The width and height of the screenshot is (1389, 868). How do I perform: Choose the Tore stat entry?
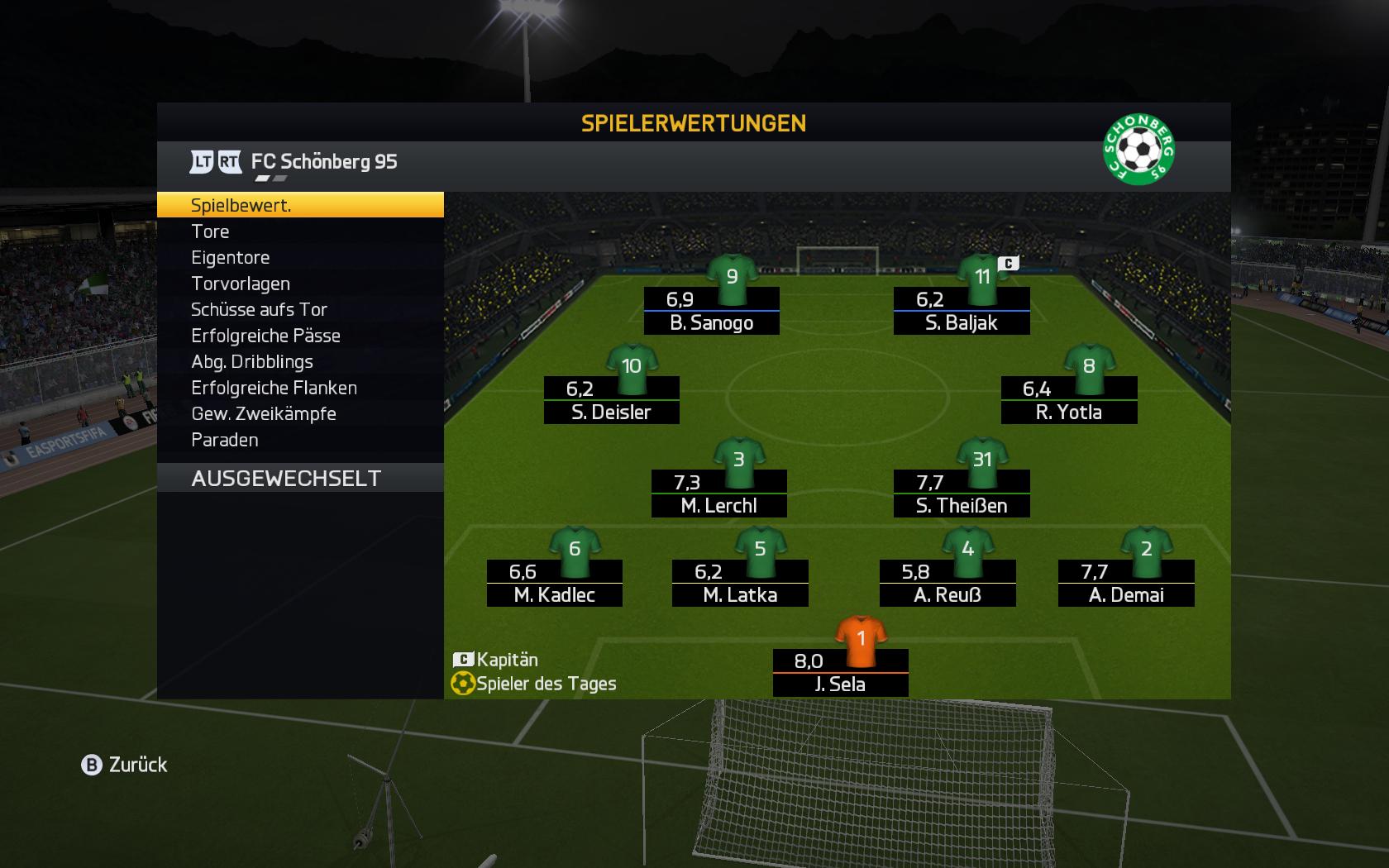299,231
